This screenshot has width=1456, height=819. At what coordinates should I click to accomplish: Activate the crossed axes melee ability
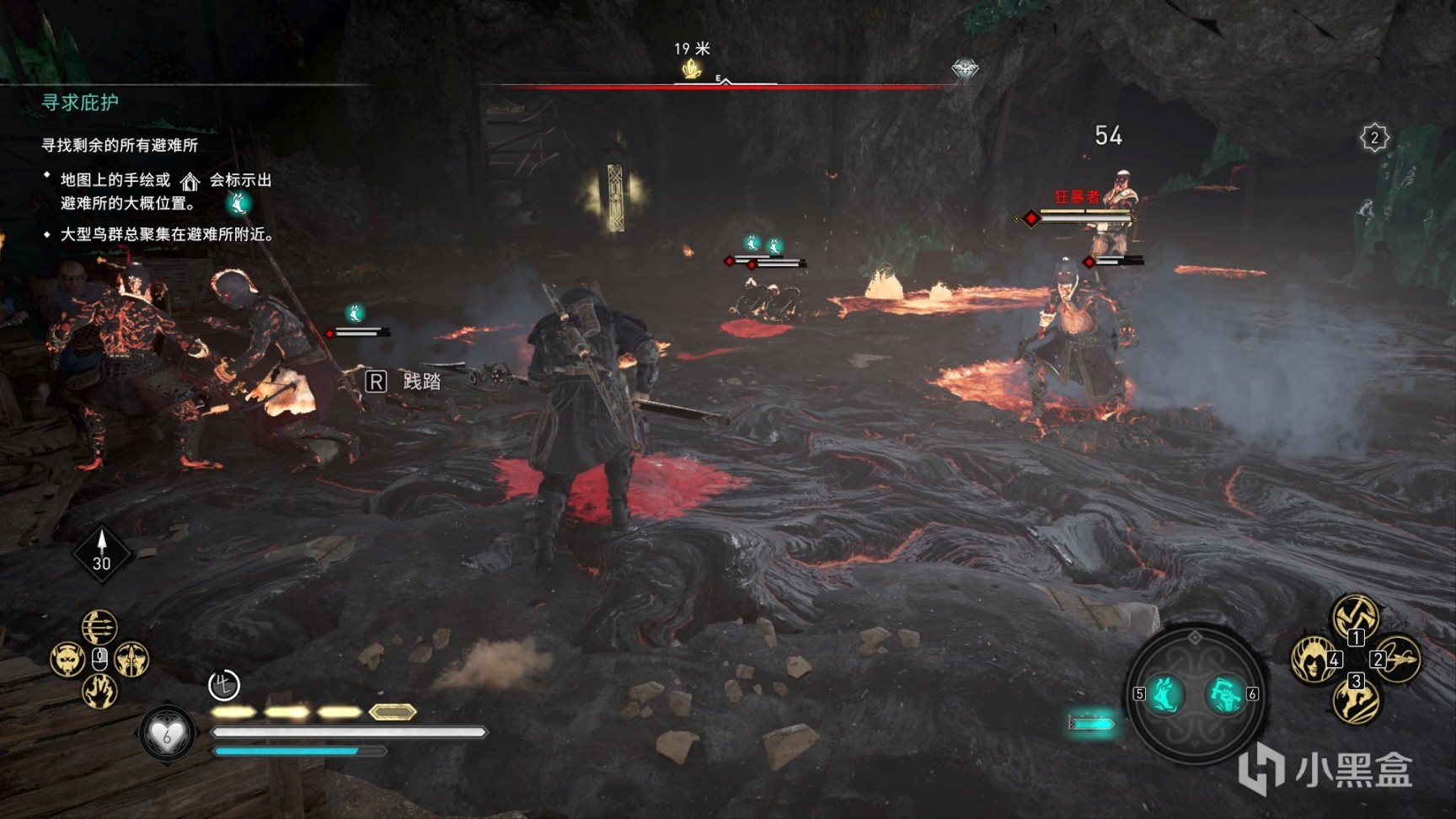click(x=1355, y=616)
